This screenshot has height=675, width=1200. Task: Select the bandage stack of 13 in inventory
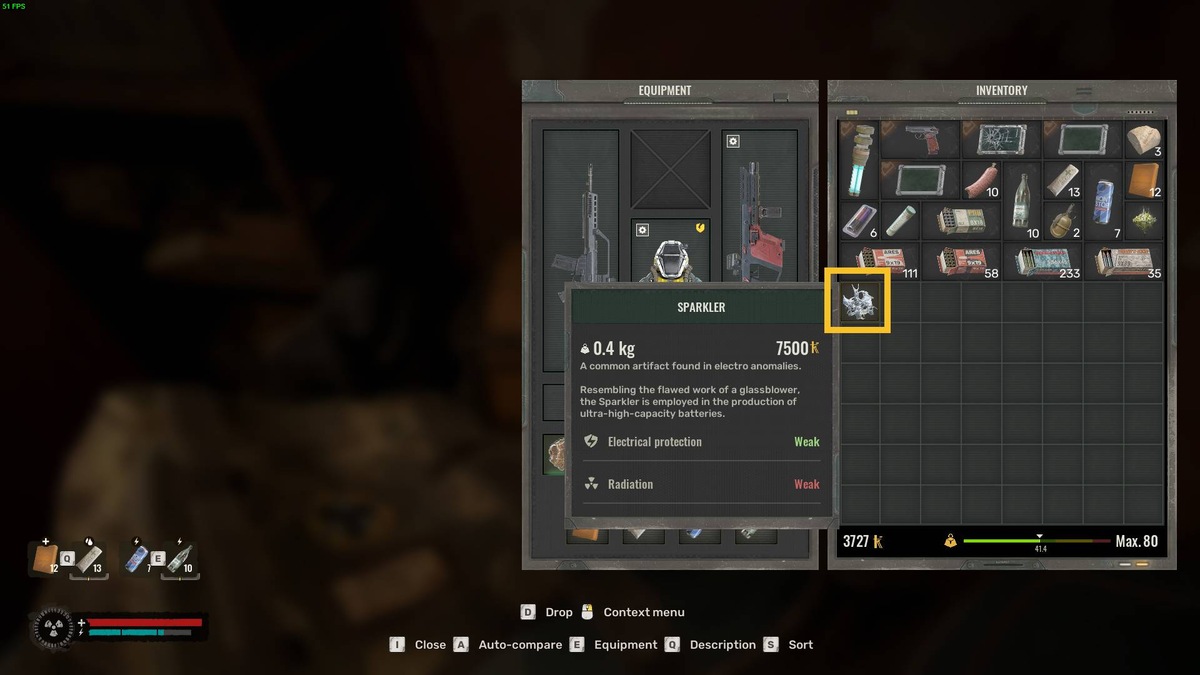(1062, 180)
